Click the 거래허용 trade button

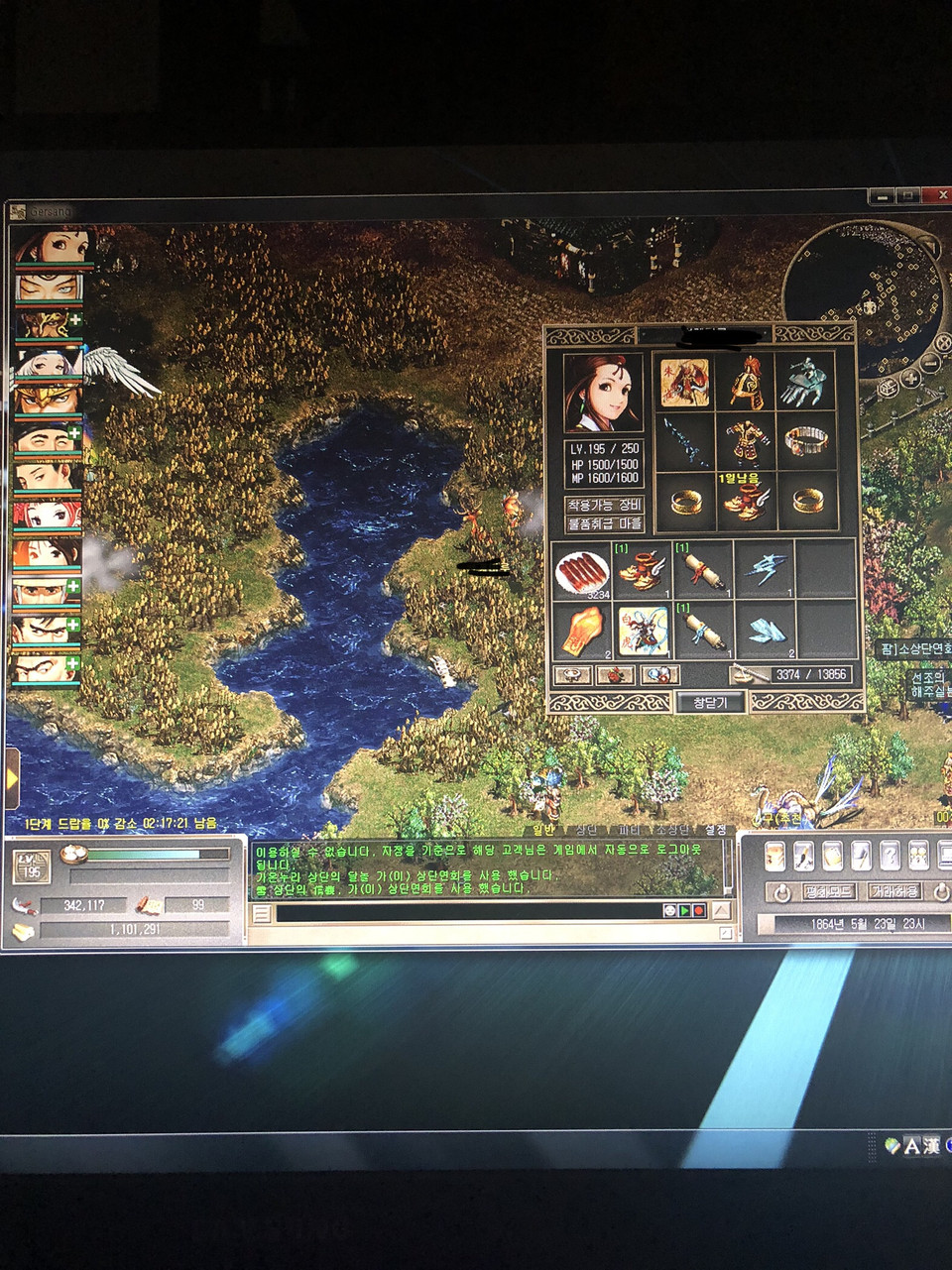[x=894, y=891]
